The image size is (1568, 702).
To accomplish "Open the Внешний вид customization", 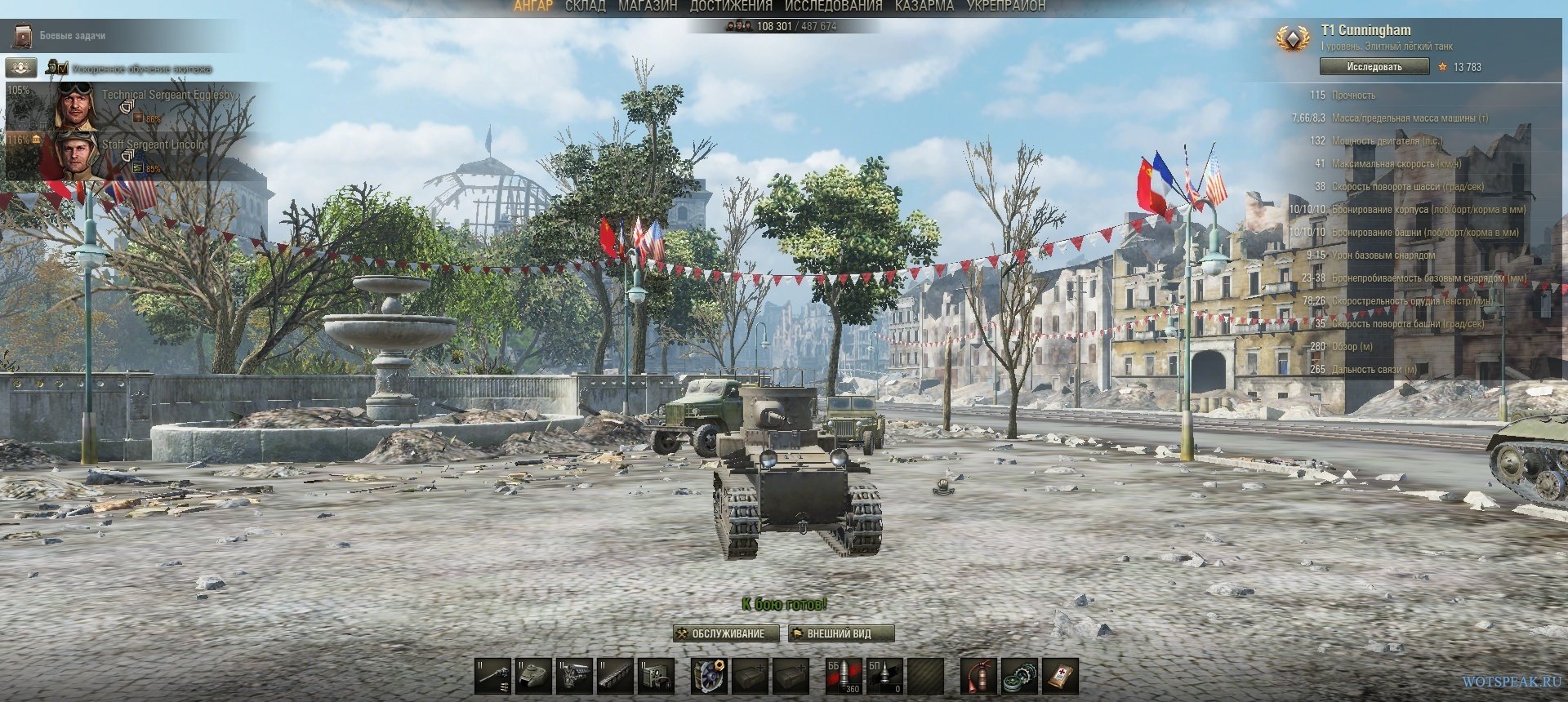I will click(x=840, y=633).
